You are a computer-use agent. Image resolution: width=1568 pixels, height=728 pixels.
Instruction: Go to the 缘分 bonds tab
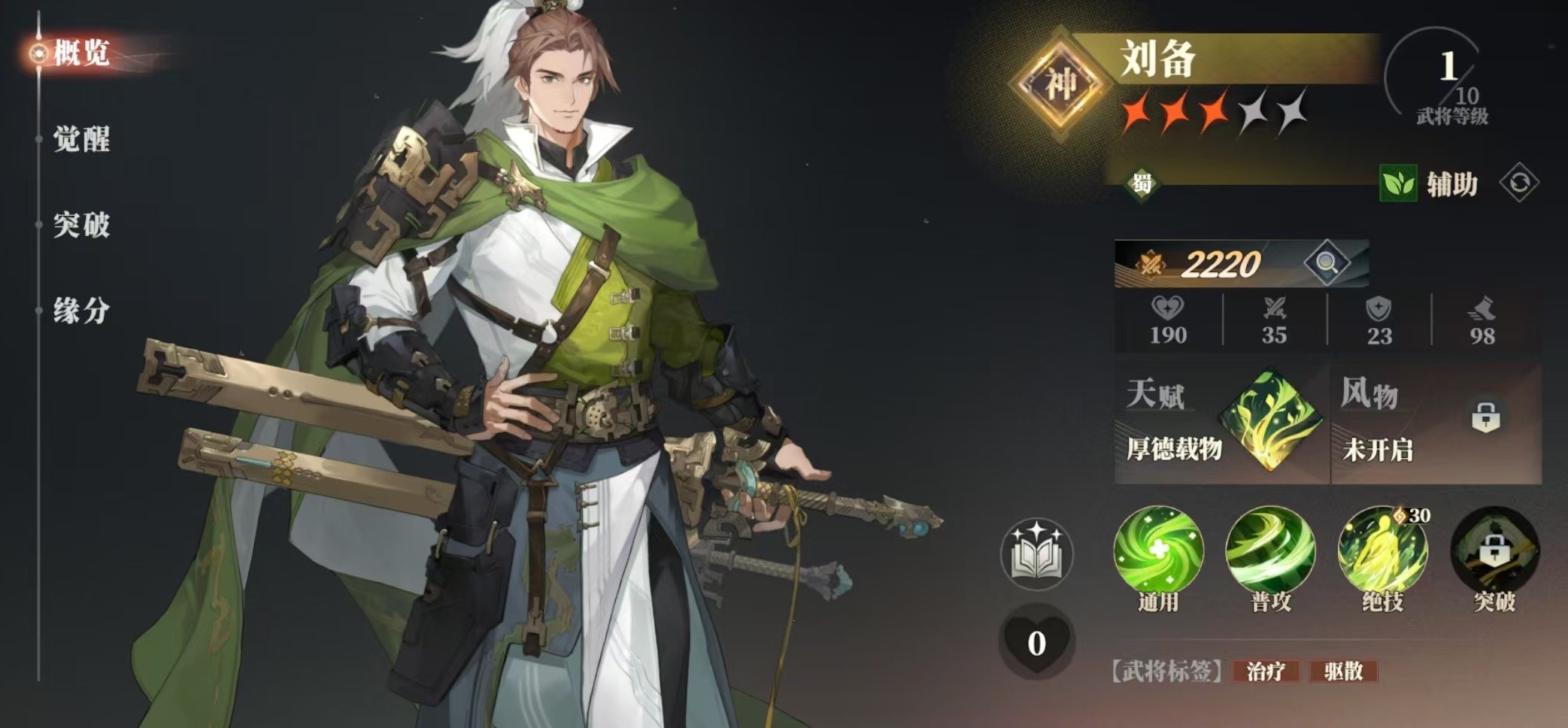pyautogui.click(x=81, y=311)
